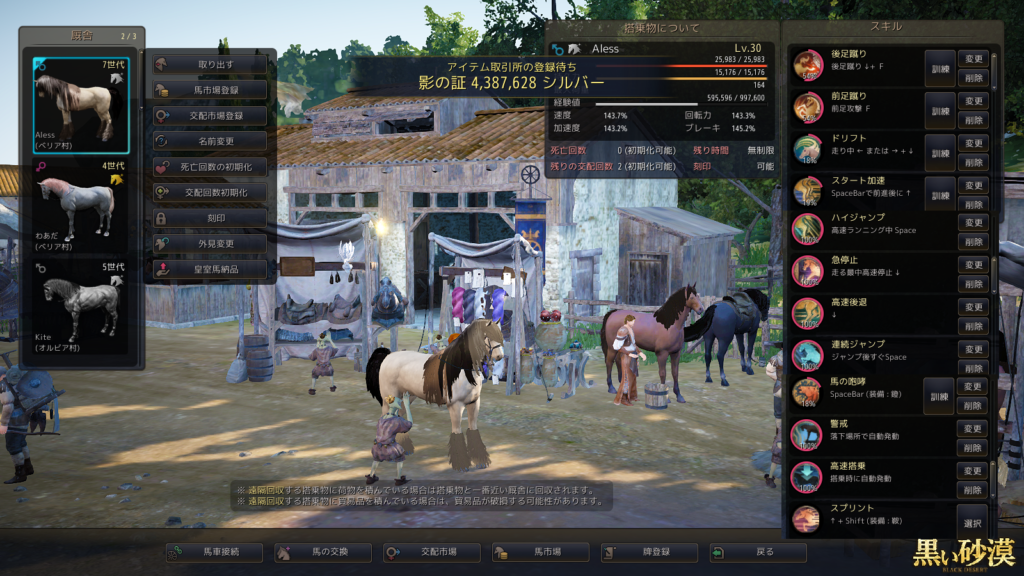Image resolution: width=1024 pixels, height=576 pixels.
Task: Open the 外見変更 appearance change option
Action: click(210, 243)
